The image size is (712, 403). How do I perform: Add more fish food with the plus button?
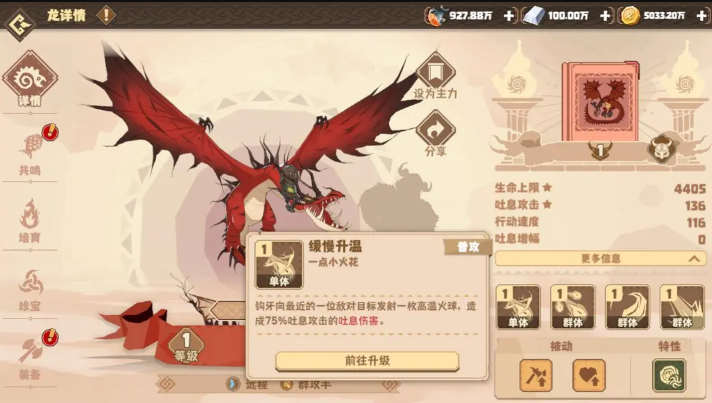[x=509, y=15]
